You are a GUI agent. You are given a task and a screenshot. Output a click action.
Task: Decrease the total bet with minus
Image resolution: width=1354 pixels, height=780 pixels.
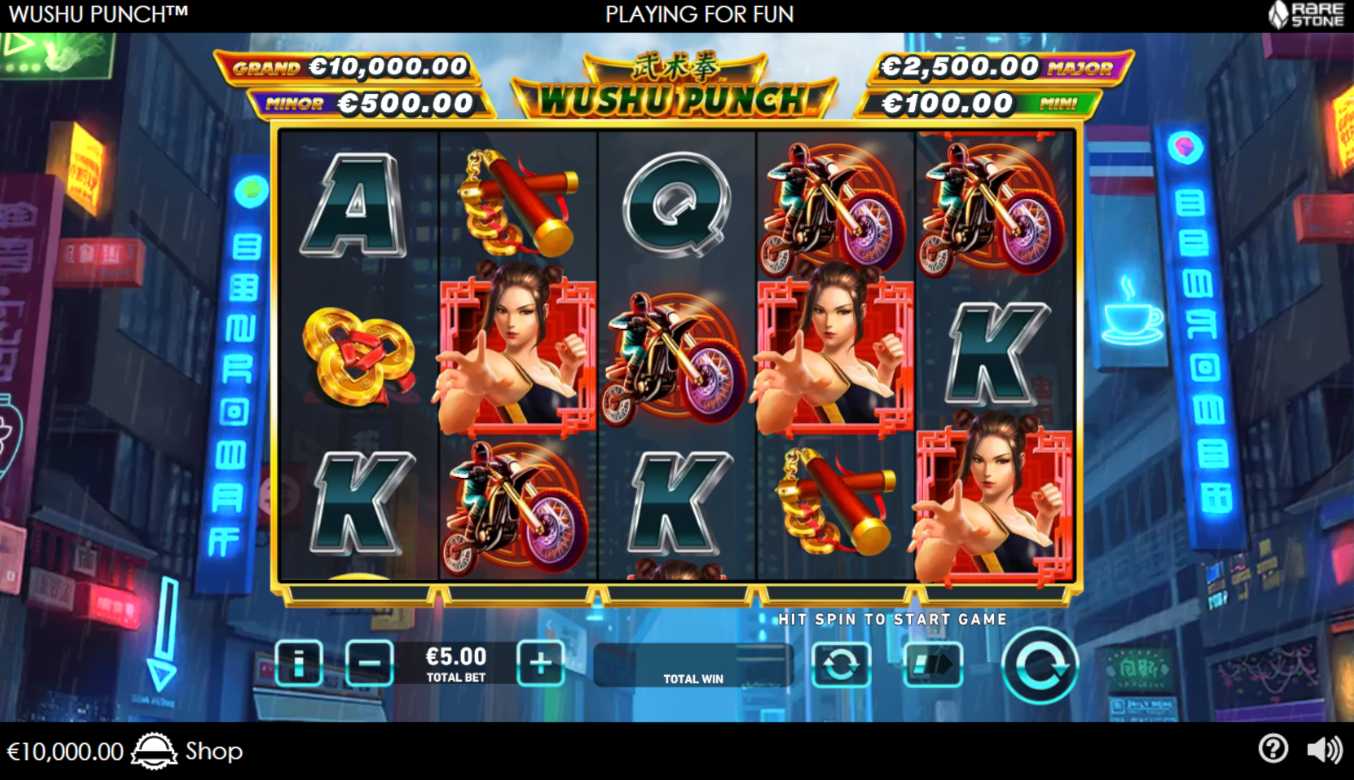[x=369, y=663]
